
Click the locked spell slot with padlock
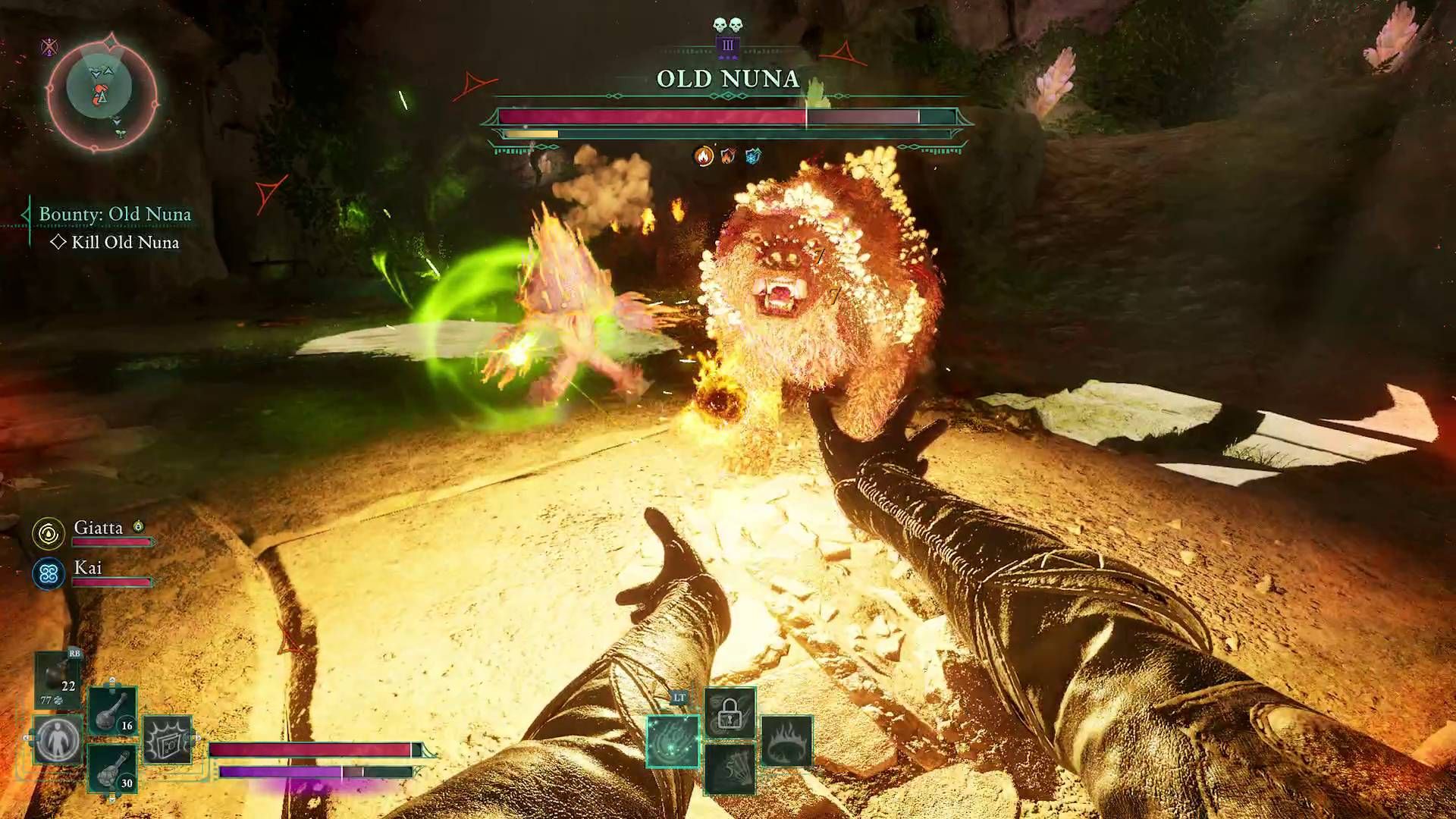(x=730, y=713)
